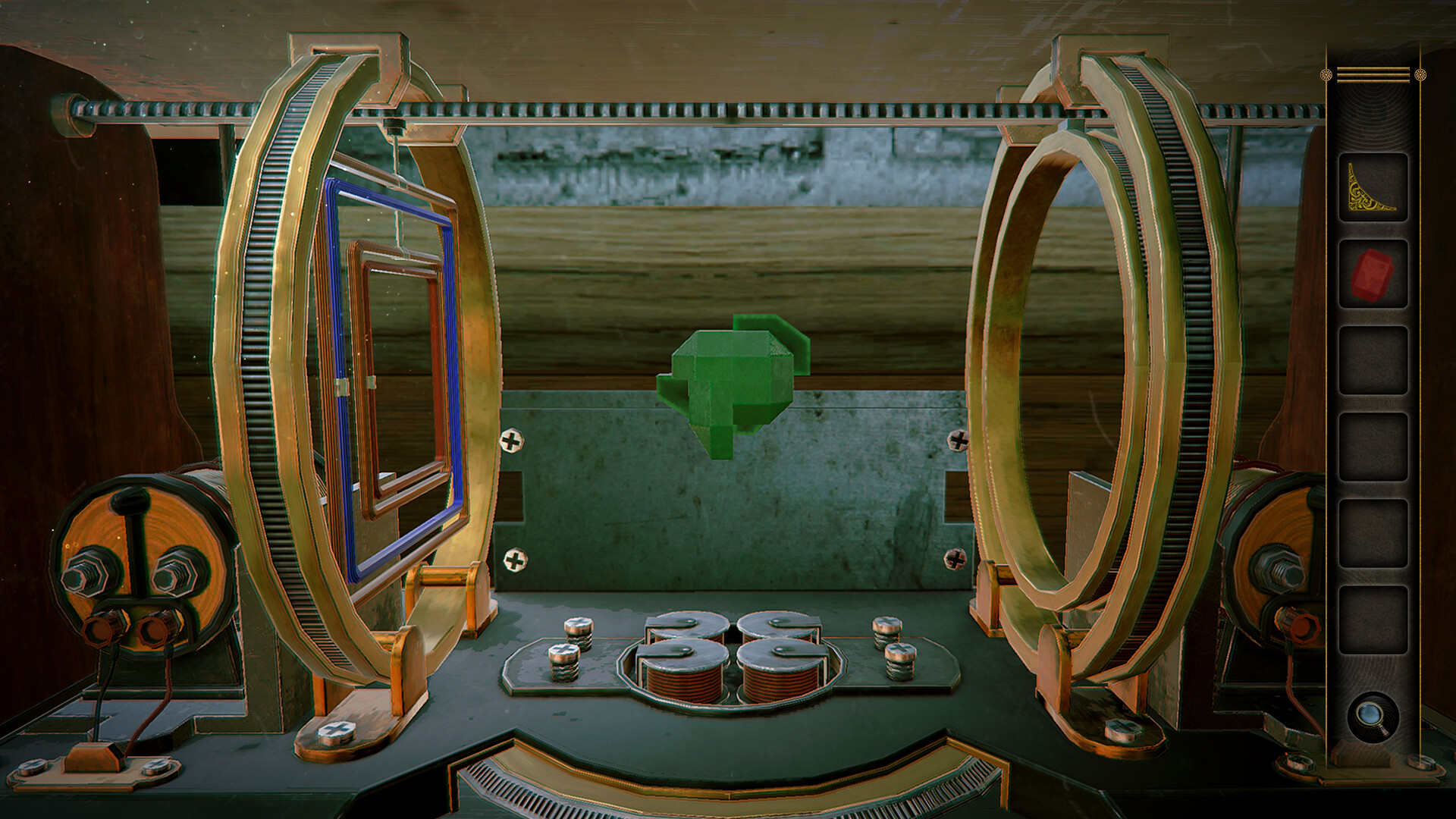Turn the top-left cross screw on the panel
The image size is (1456, 819).
point(513,438)
